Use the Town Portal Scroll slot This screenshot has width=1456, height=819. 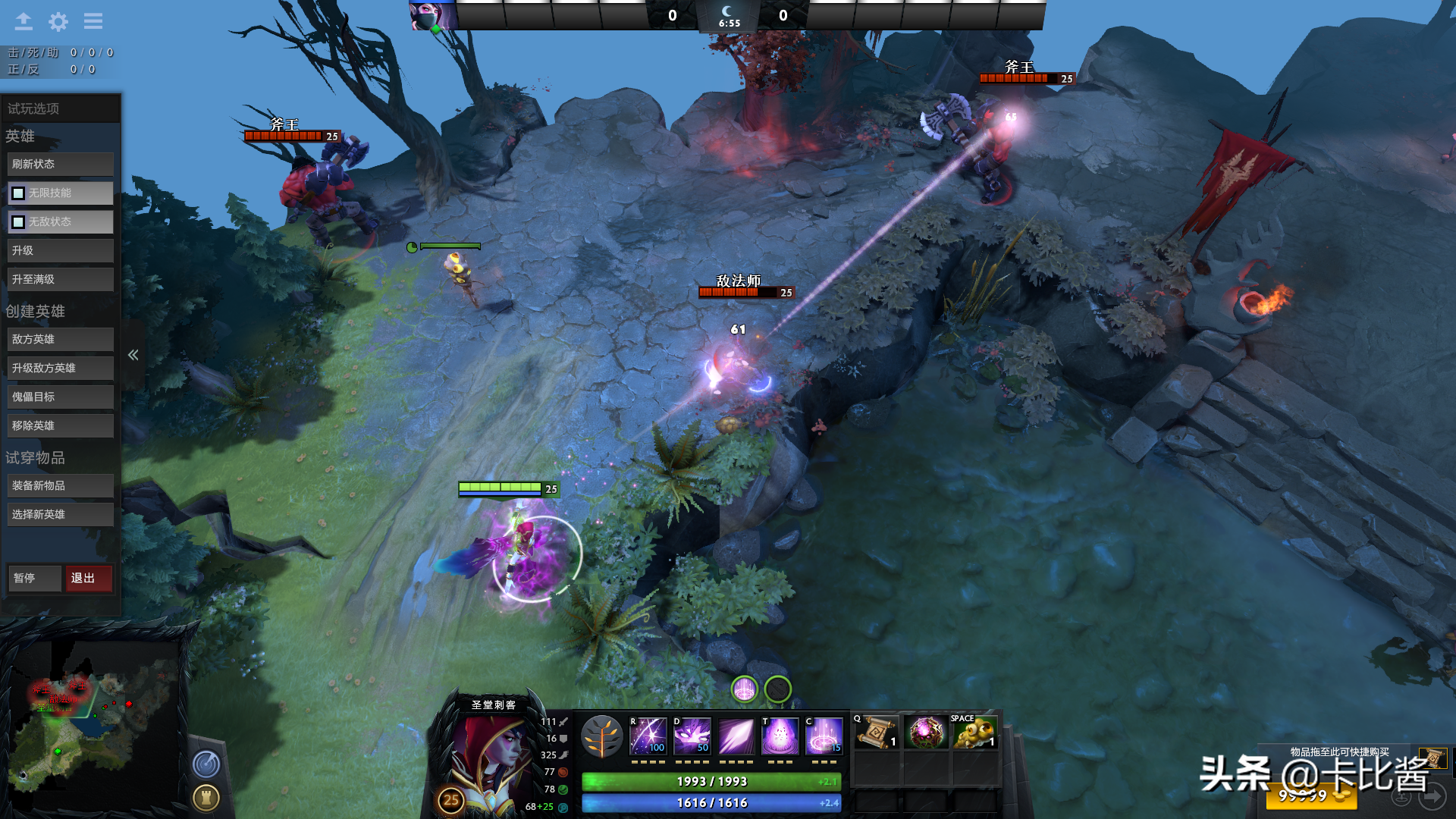coord(877,733)
